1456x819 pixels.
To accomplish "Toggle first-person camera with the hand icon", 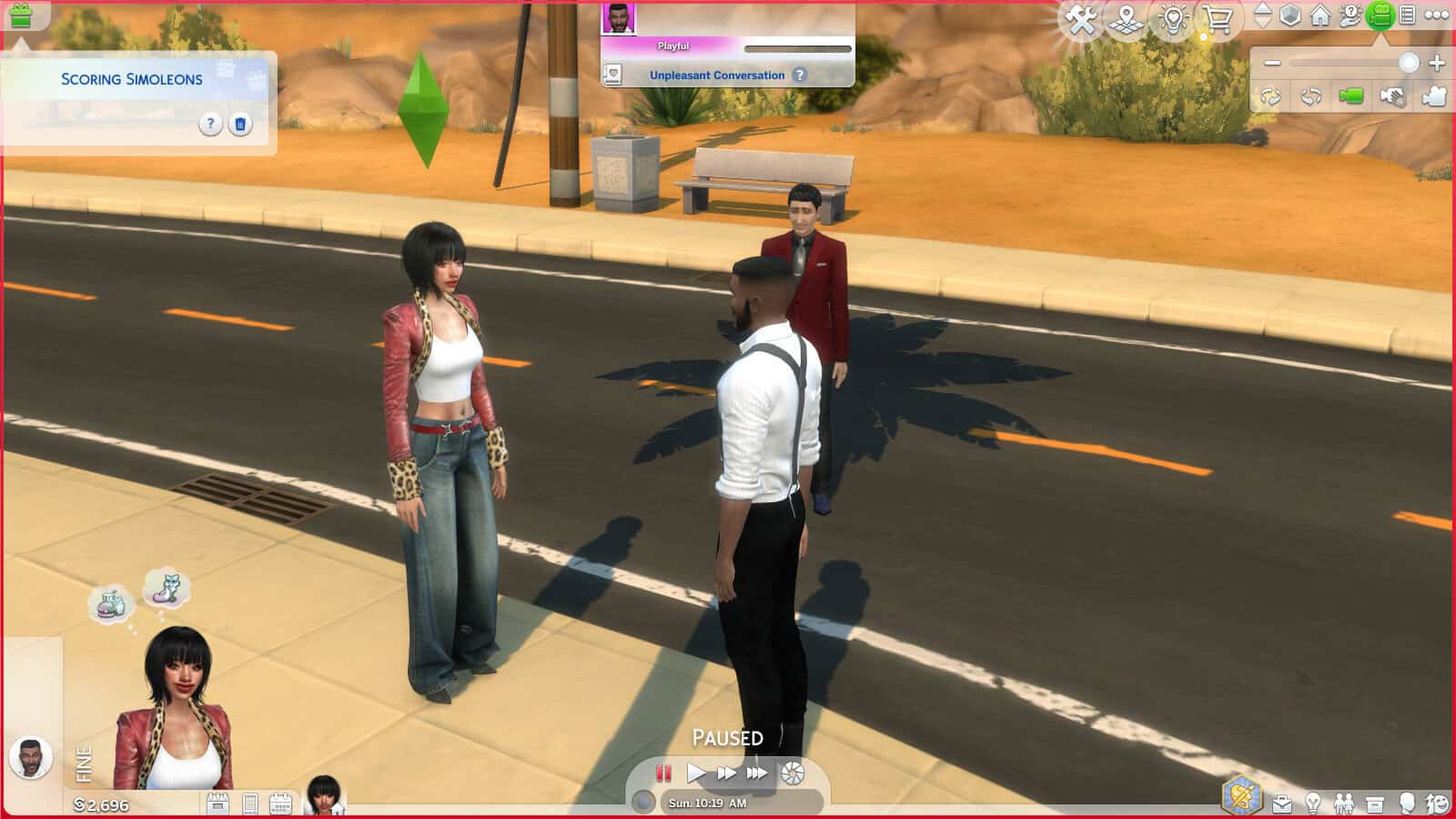I will coord(1392,96).
